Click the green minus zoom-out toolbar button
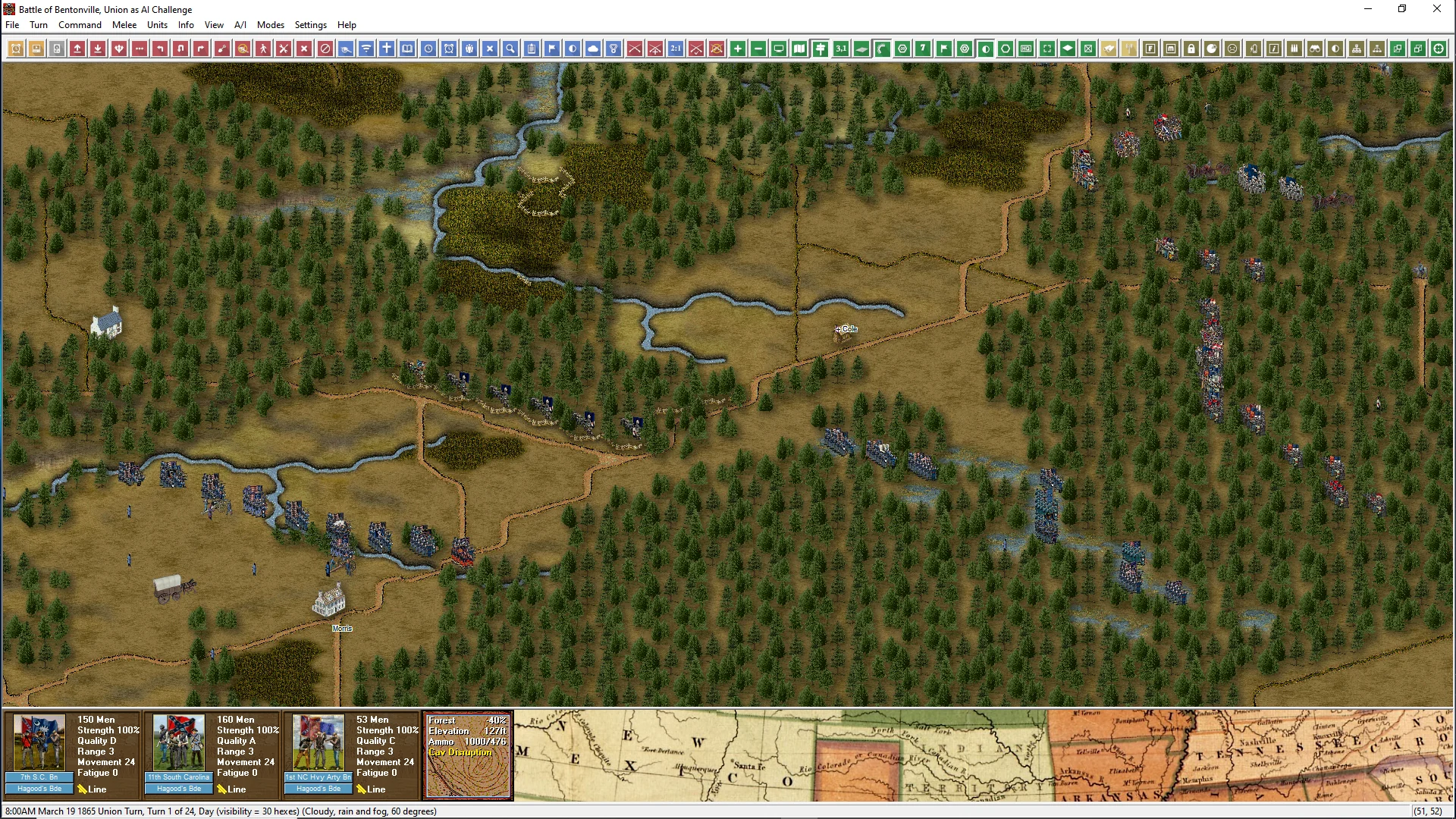This screenshot has height=819, width=1456. click(x=758, y=49)
